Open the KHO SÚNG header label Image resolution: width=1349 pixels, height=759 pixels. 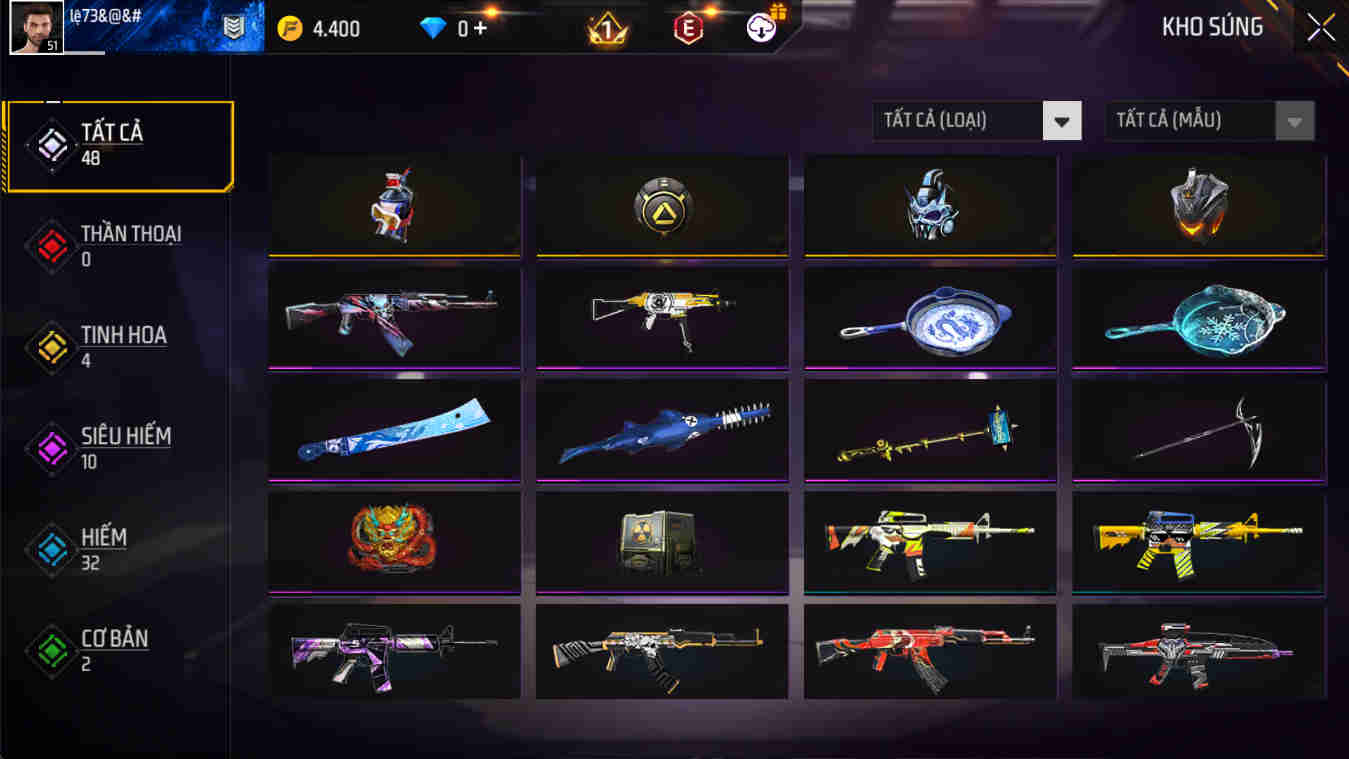pyautogui.click(x=1212, y=27)
